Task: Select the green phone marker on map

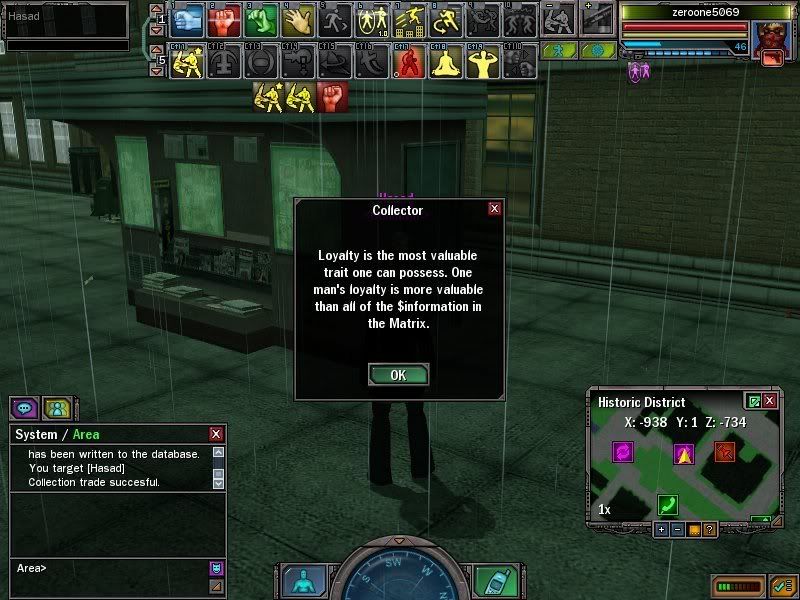Action: click(x=668, y=504)
